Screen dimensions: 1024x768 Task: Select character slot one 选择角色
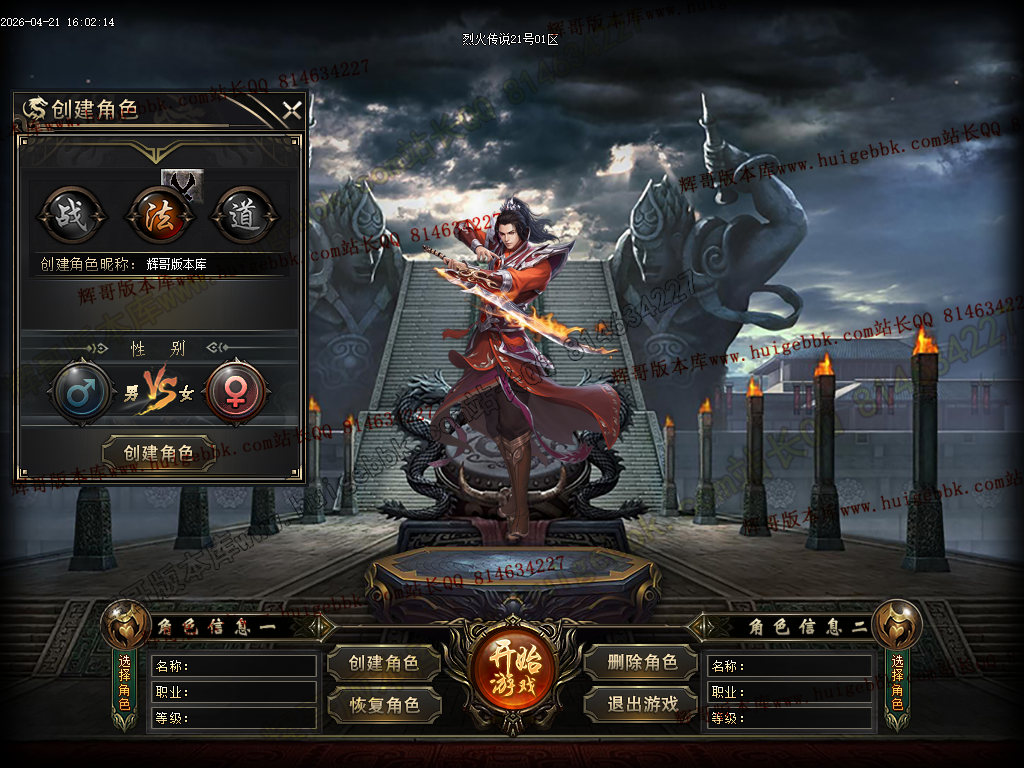pos(125,682)
